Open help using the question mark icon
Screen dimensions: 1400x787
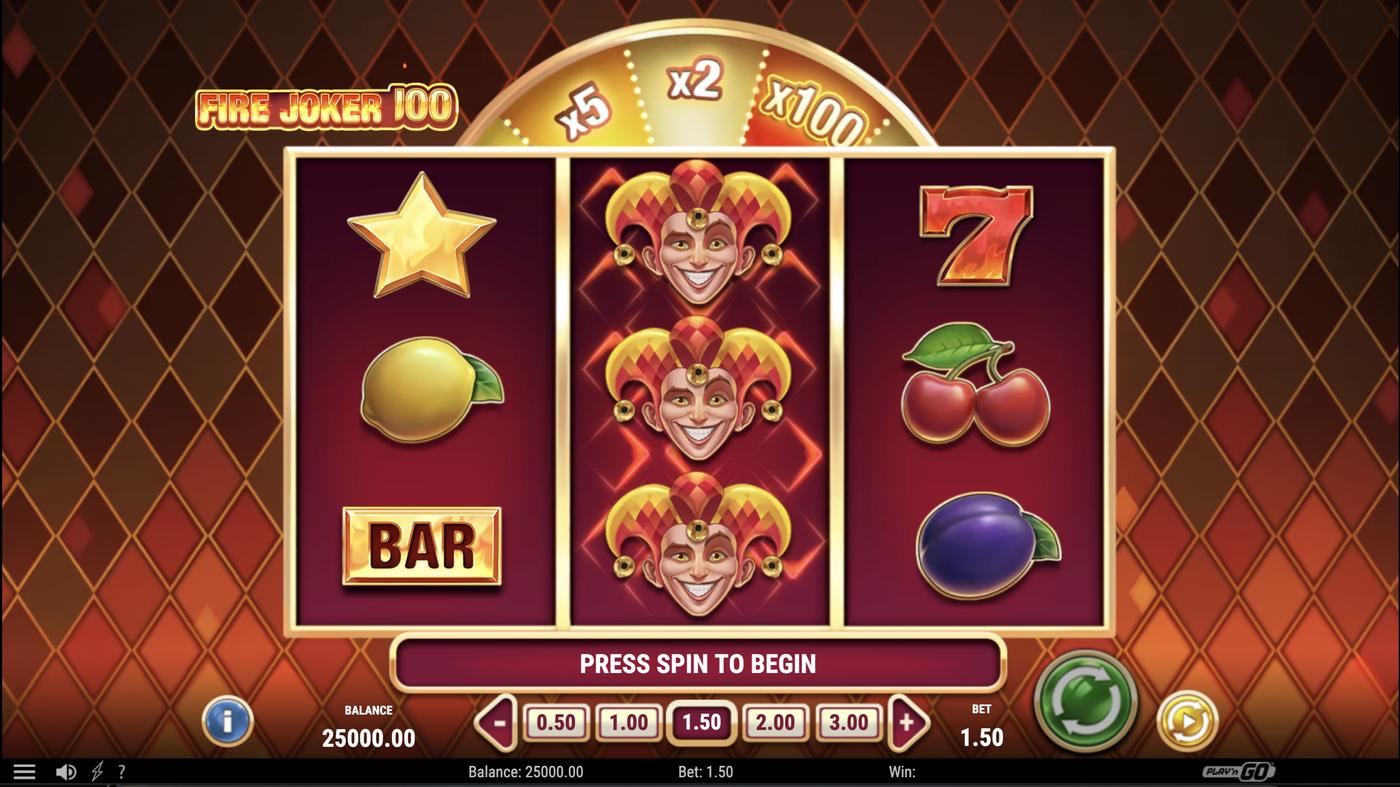click(x=122, y=770)
